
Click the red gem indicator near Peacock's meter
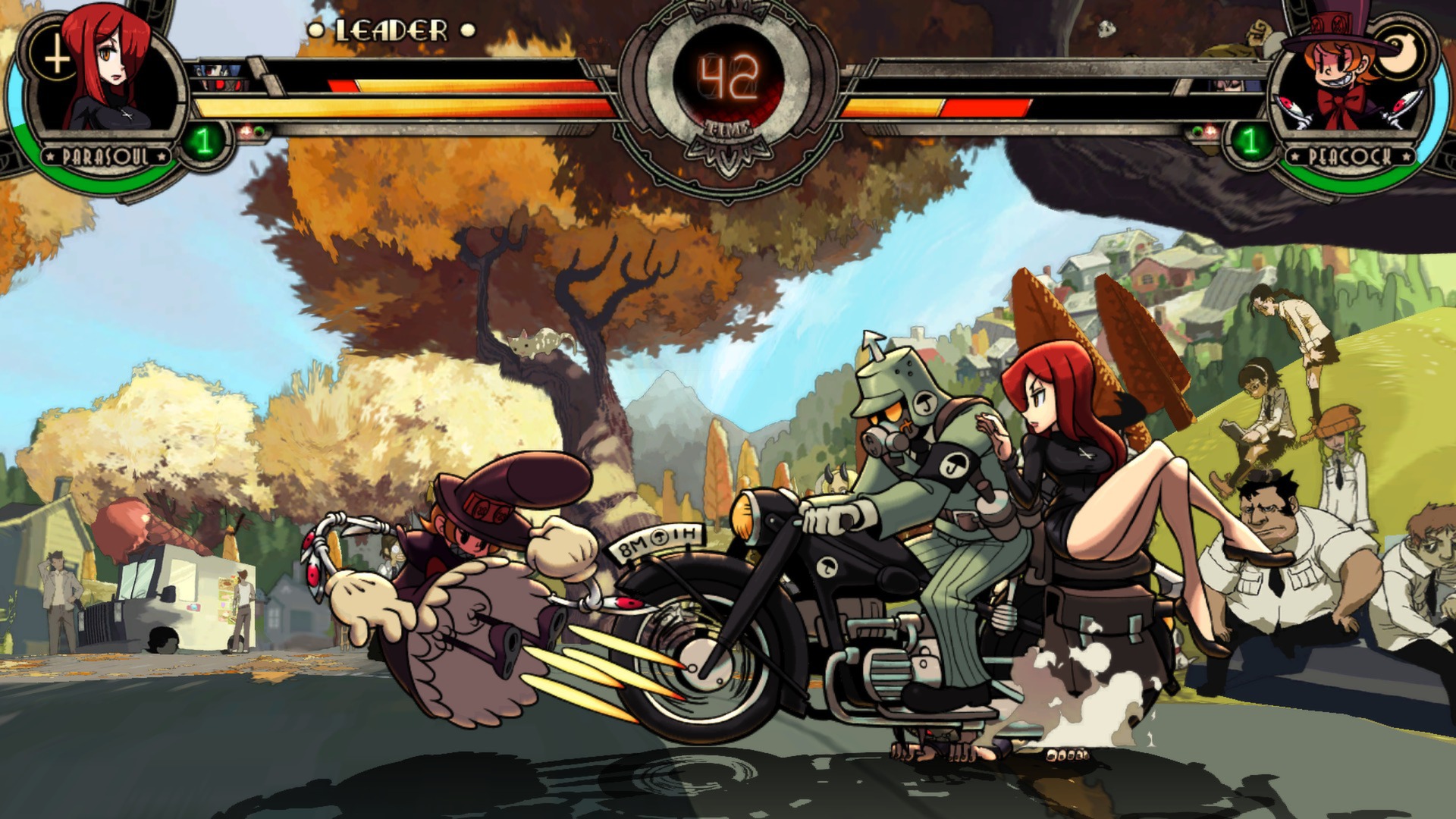1210,130
